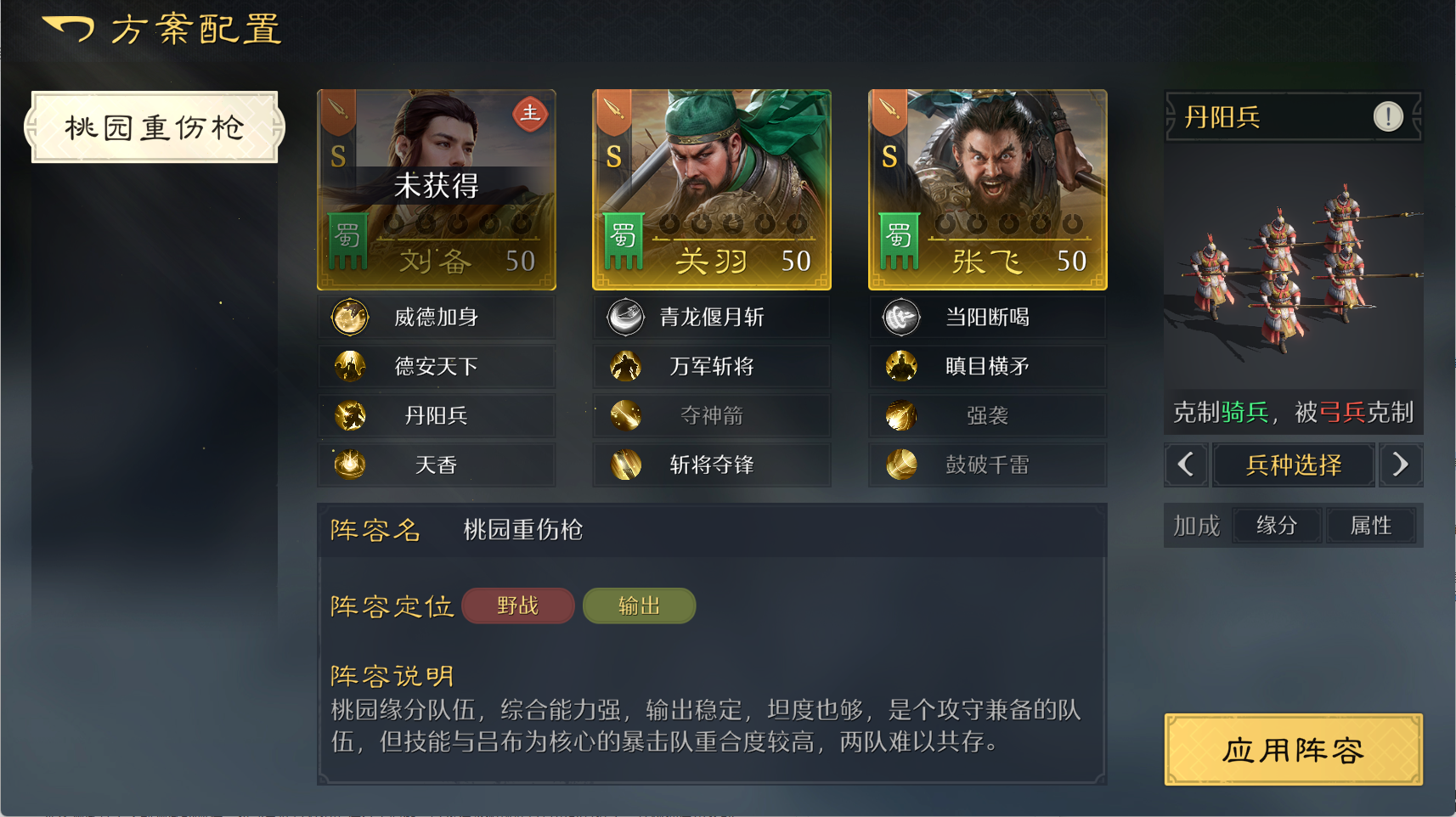The image size is (1456, 817).
Task: Click the 丹阳兵 info exclamation icon
Action: [1389, 117]
